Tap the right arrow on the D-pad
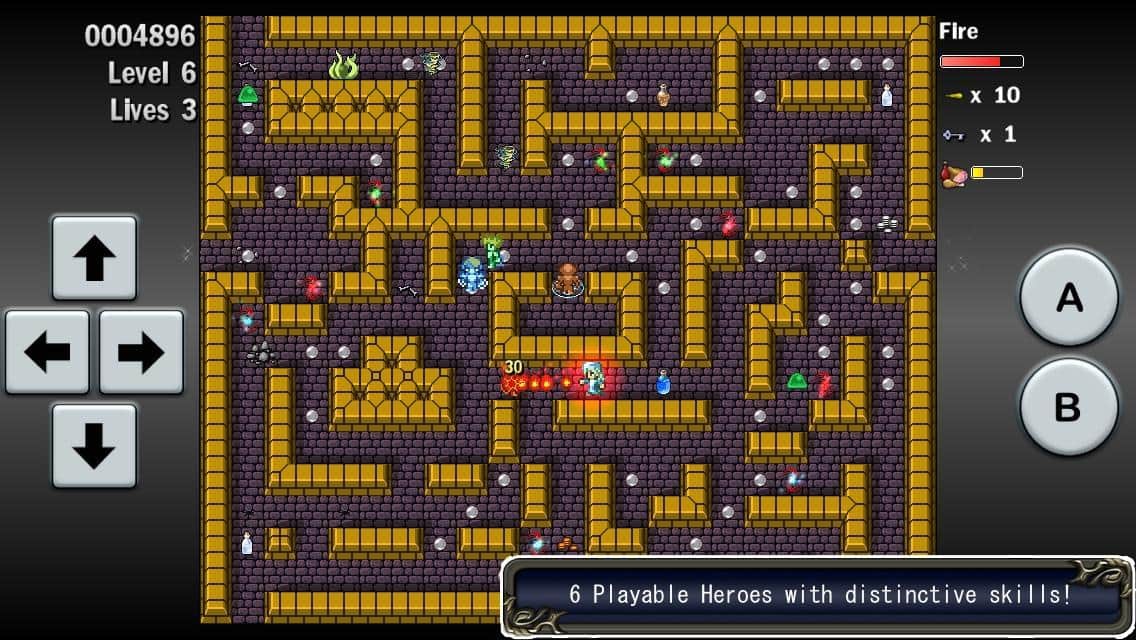This screenshot has width=1136, height=640. coord(141,351)
